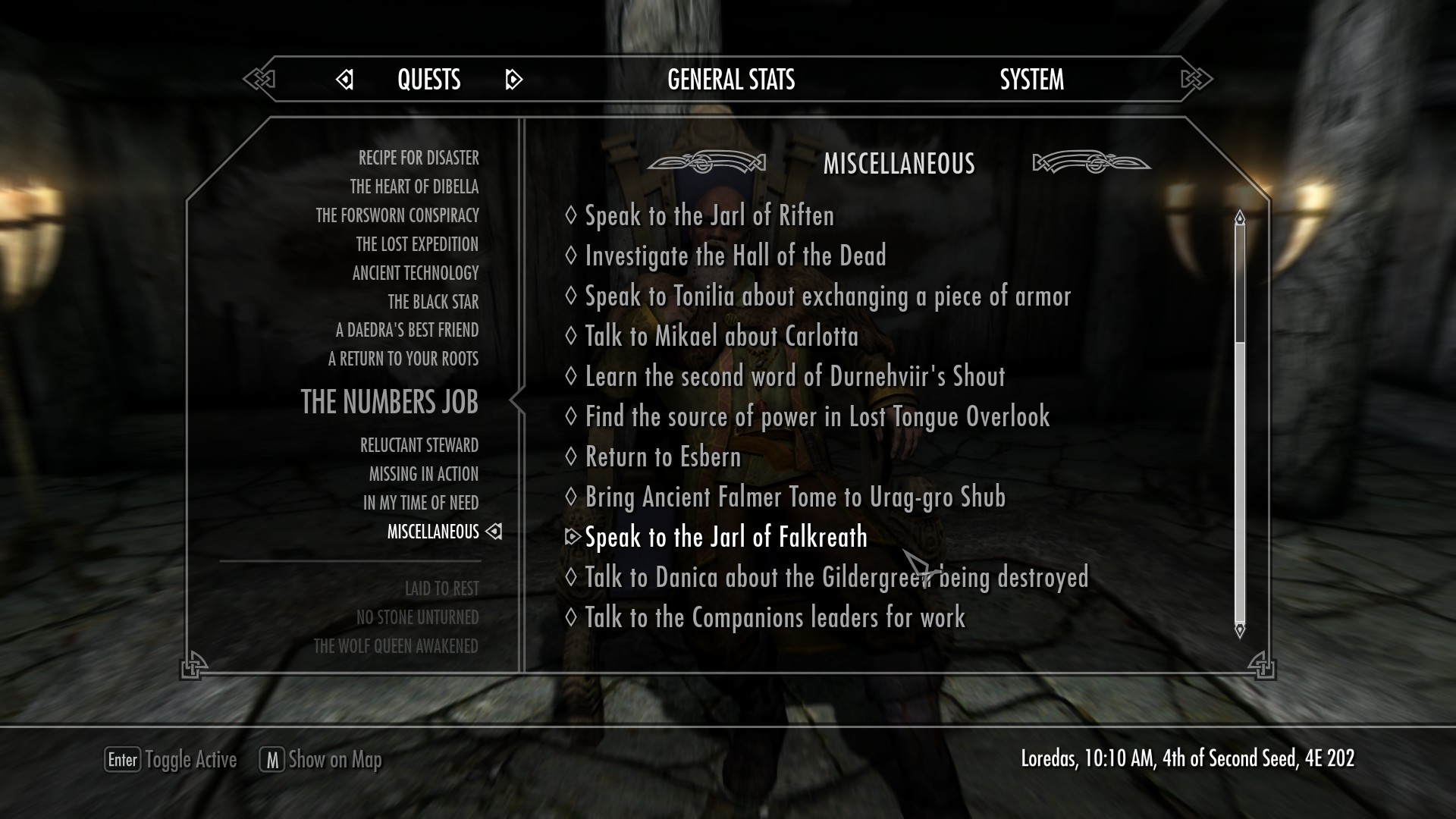Viewport: 1456px width, 819px height.
Task: Open the SYSTEM tab
Action: click(1032, 79)
